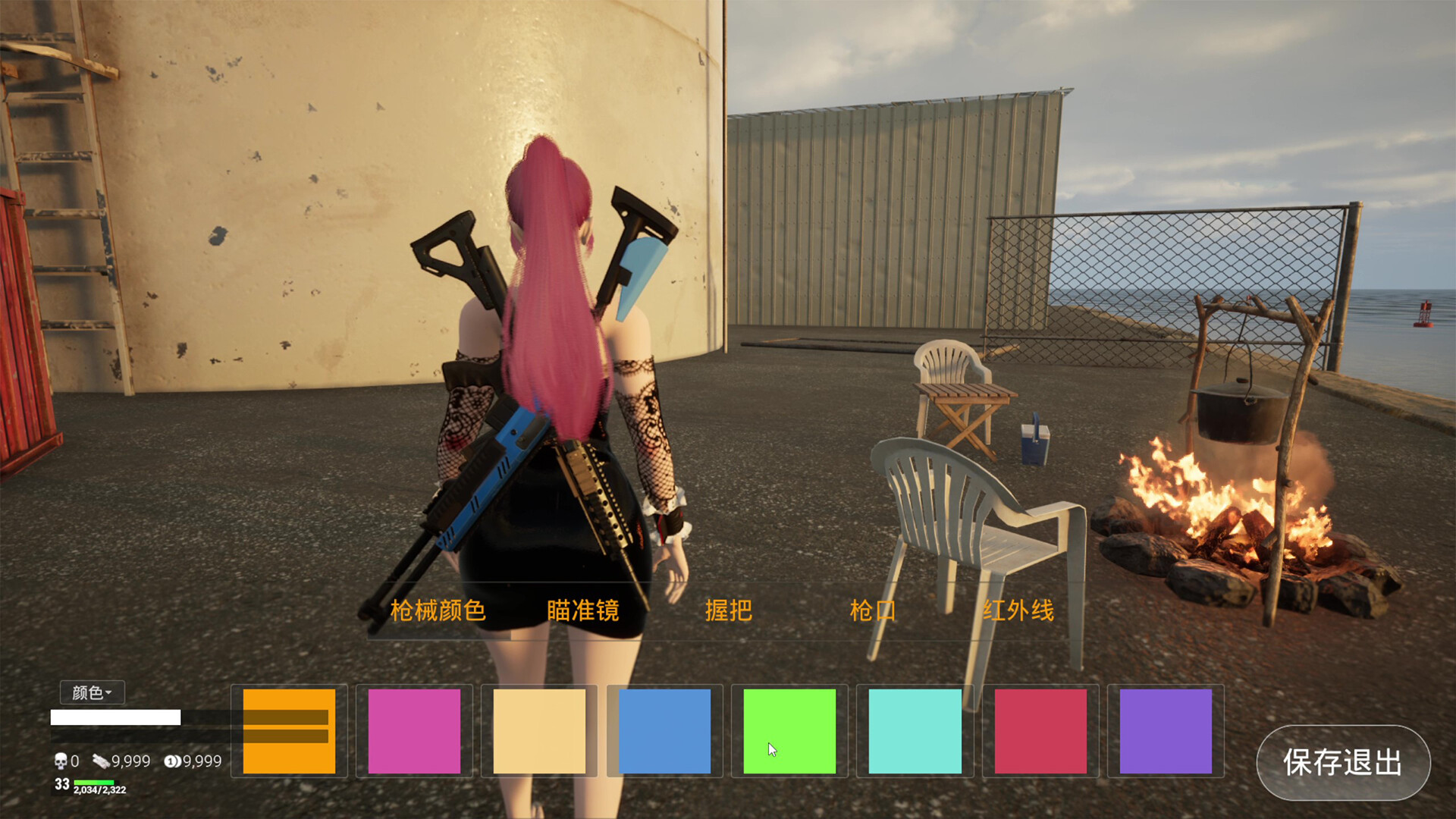Switch to the 瞄准镜 scope tab
1456x819 pixels.
click(x=582, y=610)
